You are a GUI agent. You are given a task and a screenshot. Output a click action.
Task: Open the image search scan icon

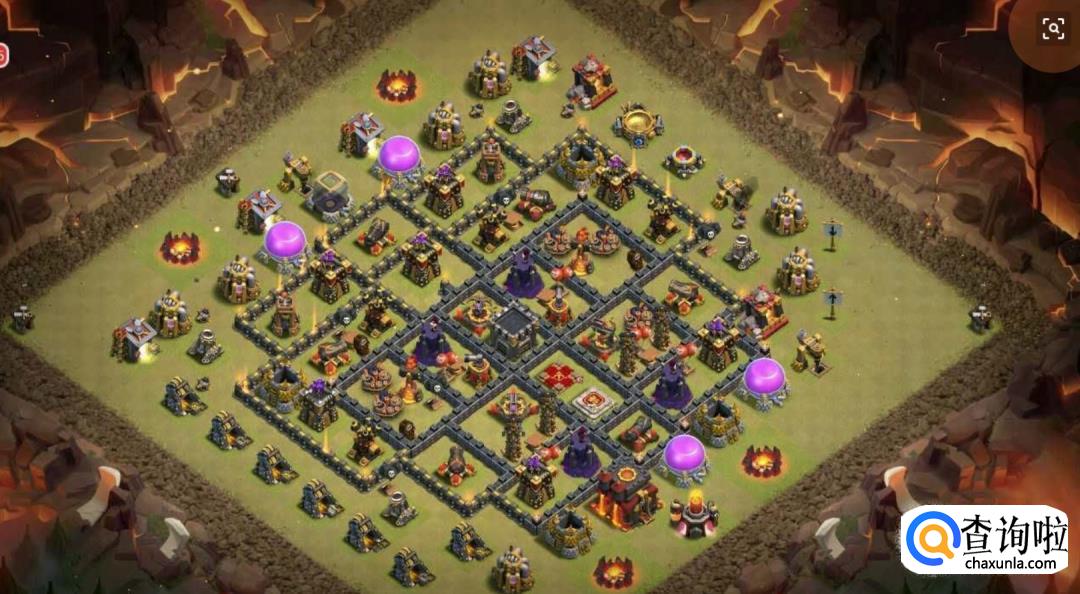pos(1053,28)
